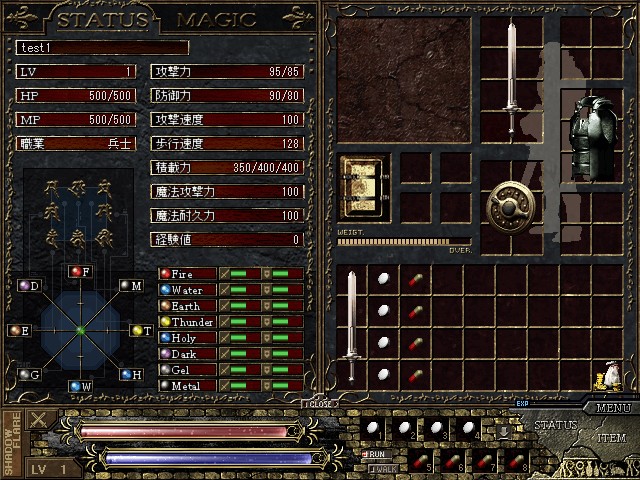Select the Thunder orb on the element wheel

click(138, 330)
